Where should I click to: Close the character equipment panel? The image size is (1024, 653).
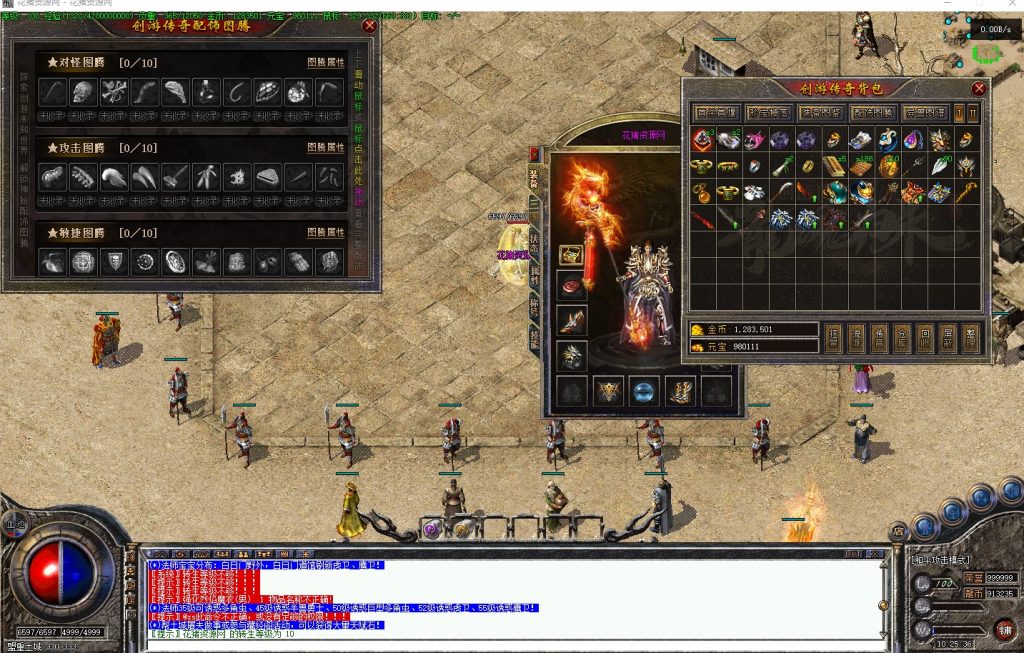pos(534,155)
